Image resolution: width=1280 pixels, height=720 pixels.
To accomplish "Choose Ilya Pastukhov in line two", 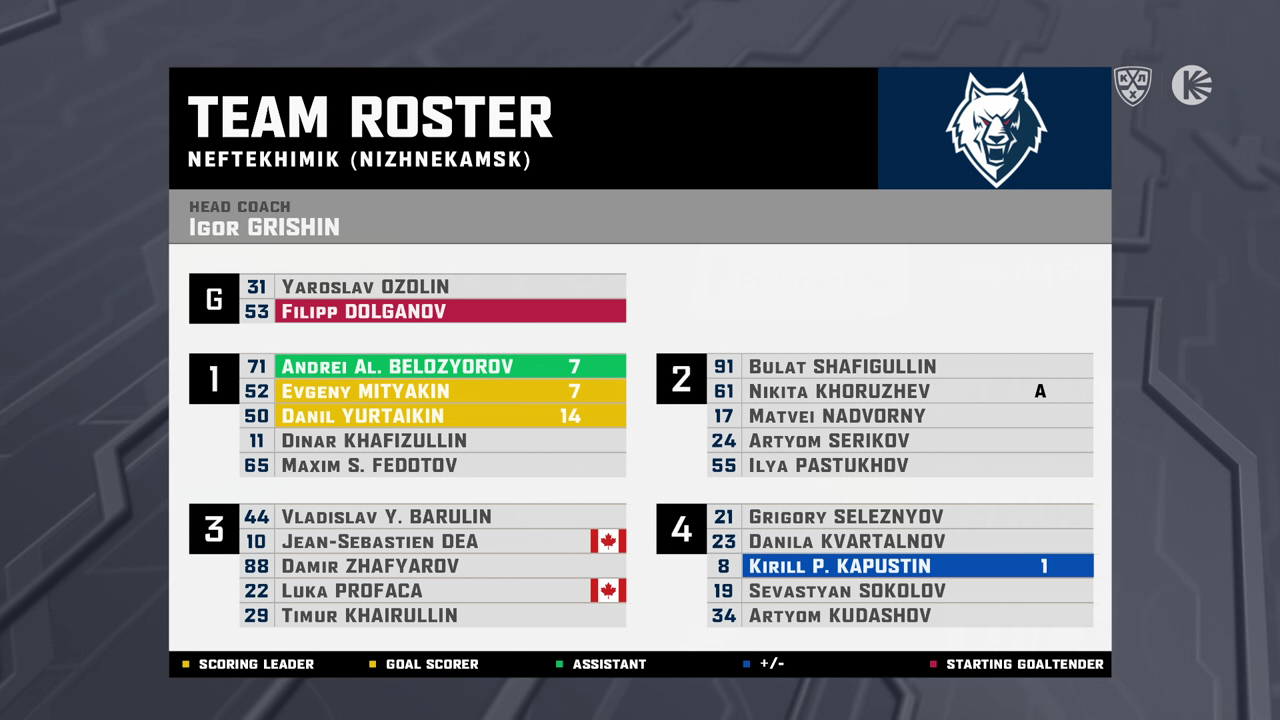I will (899, 466).
